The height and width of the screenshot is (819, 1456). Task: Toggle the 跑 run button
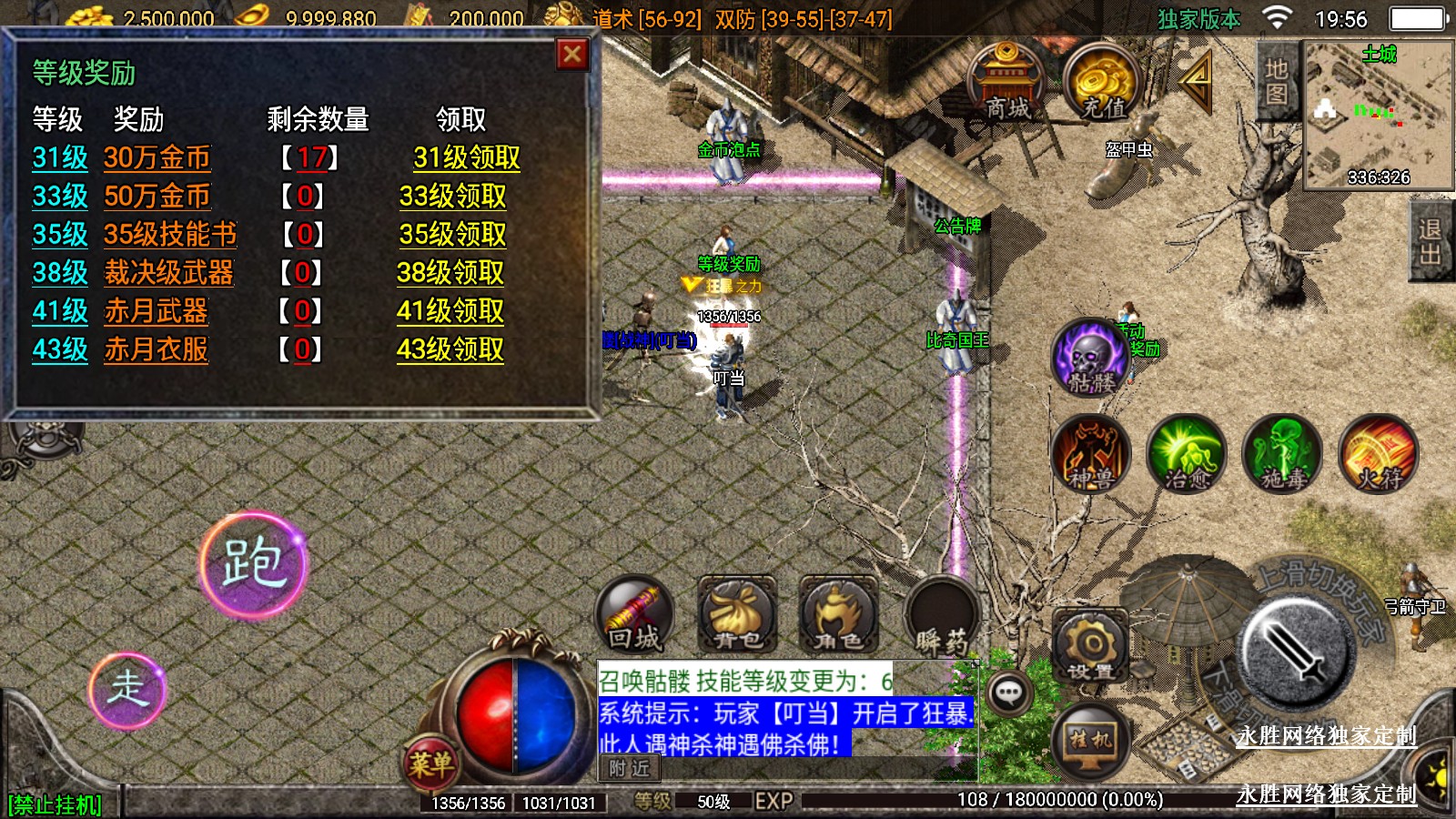254,564
